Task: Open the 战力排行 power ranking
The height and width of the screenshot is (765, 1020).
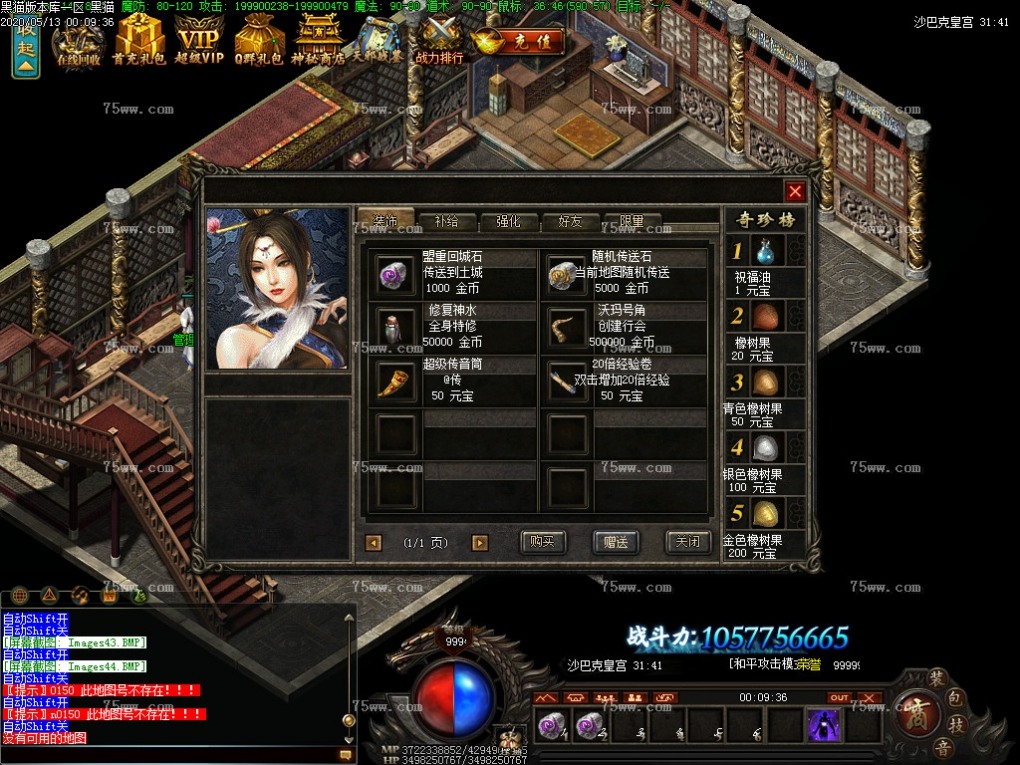Action: tap(440, 41)
